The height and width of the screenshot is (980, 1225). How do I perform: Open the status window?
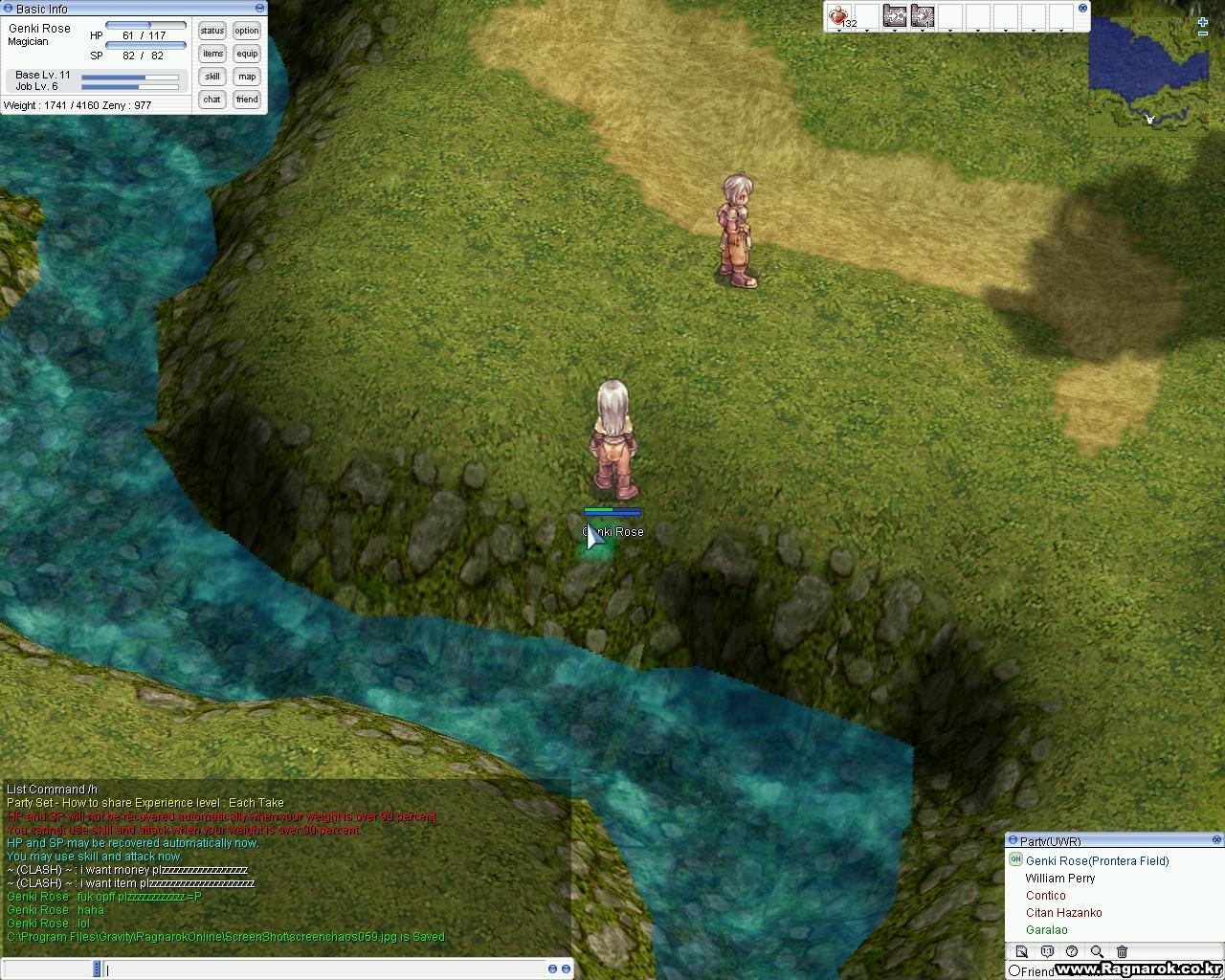[212, 31]
